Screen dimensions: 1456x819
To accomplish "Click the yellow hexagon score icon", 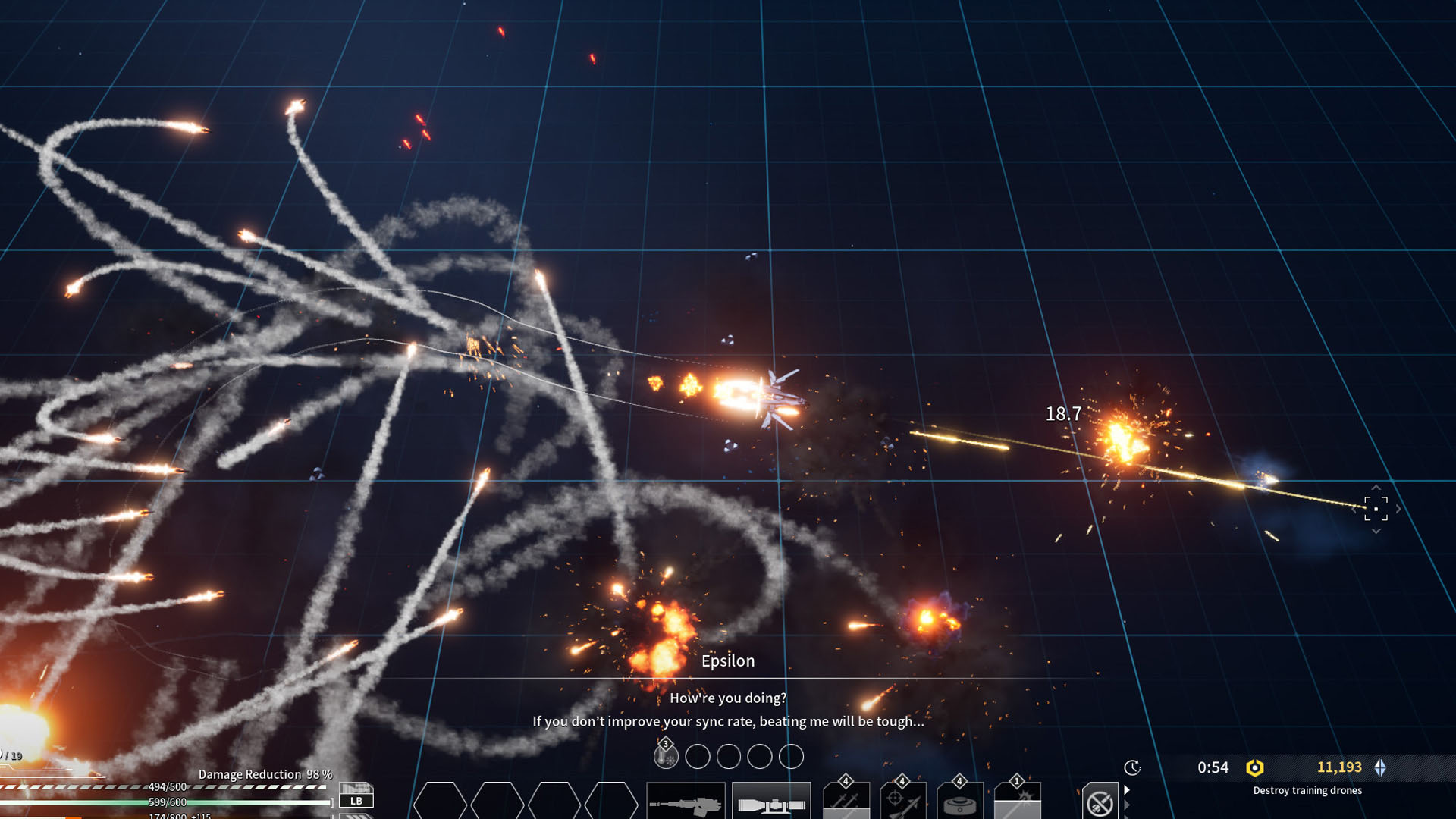I will point(1255,767).
